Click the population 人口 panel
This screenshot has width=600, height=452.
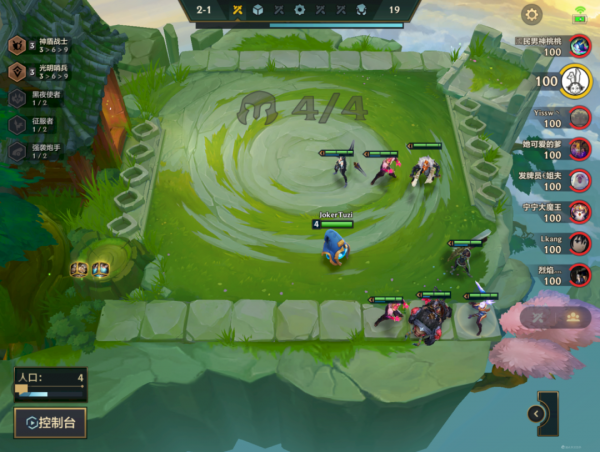(x=48, y=384)
